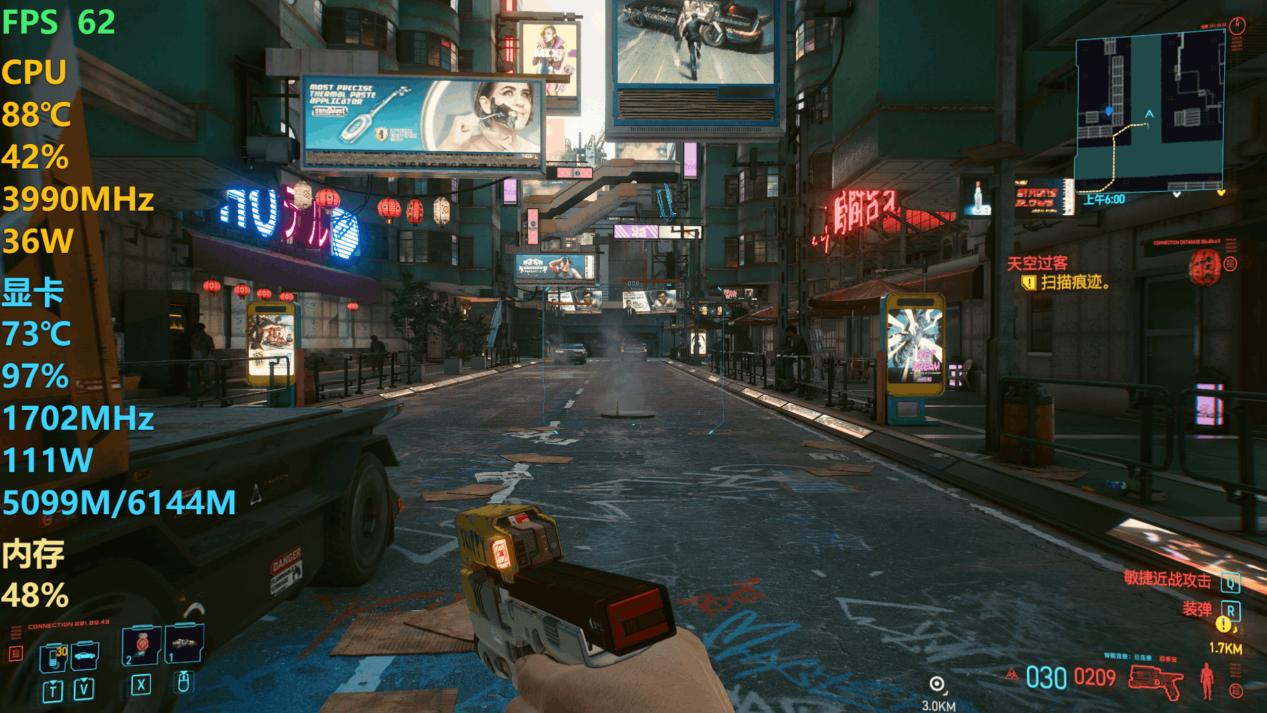Viewport: 1267px width, 713px height.
Task: Click the 天空过客 quest tracker title
Action: [x=1036, y=264]
